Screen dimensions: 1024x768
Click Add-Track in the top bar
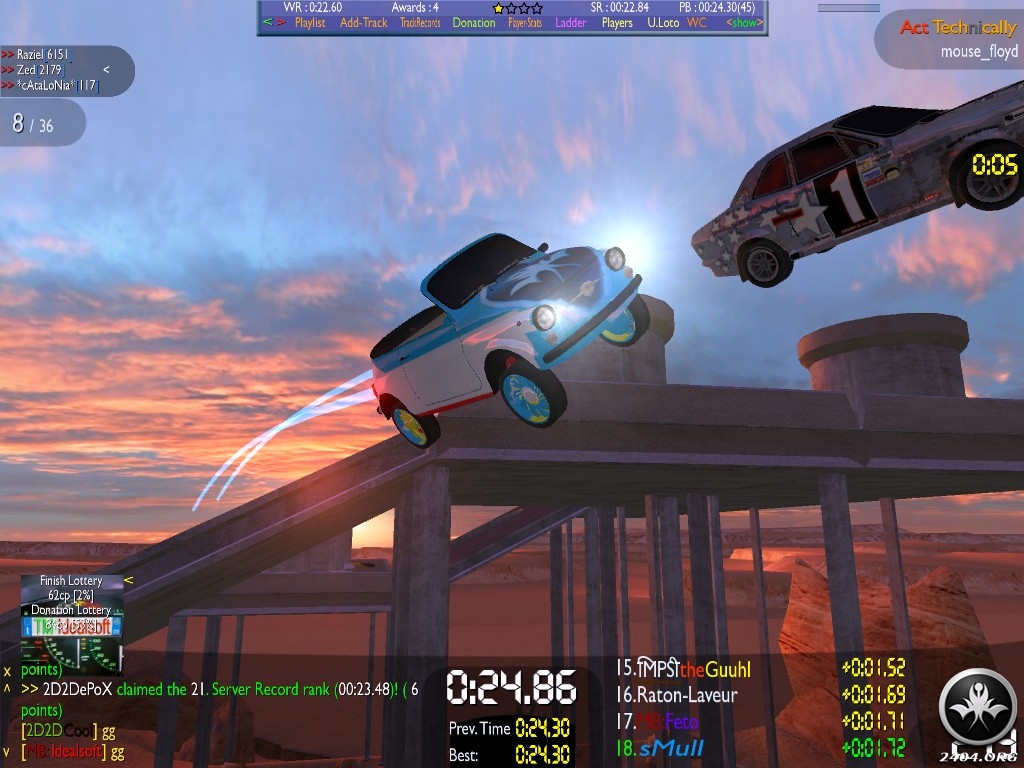click(363, 23)
